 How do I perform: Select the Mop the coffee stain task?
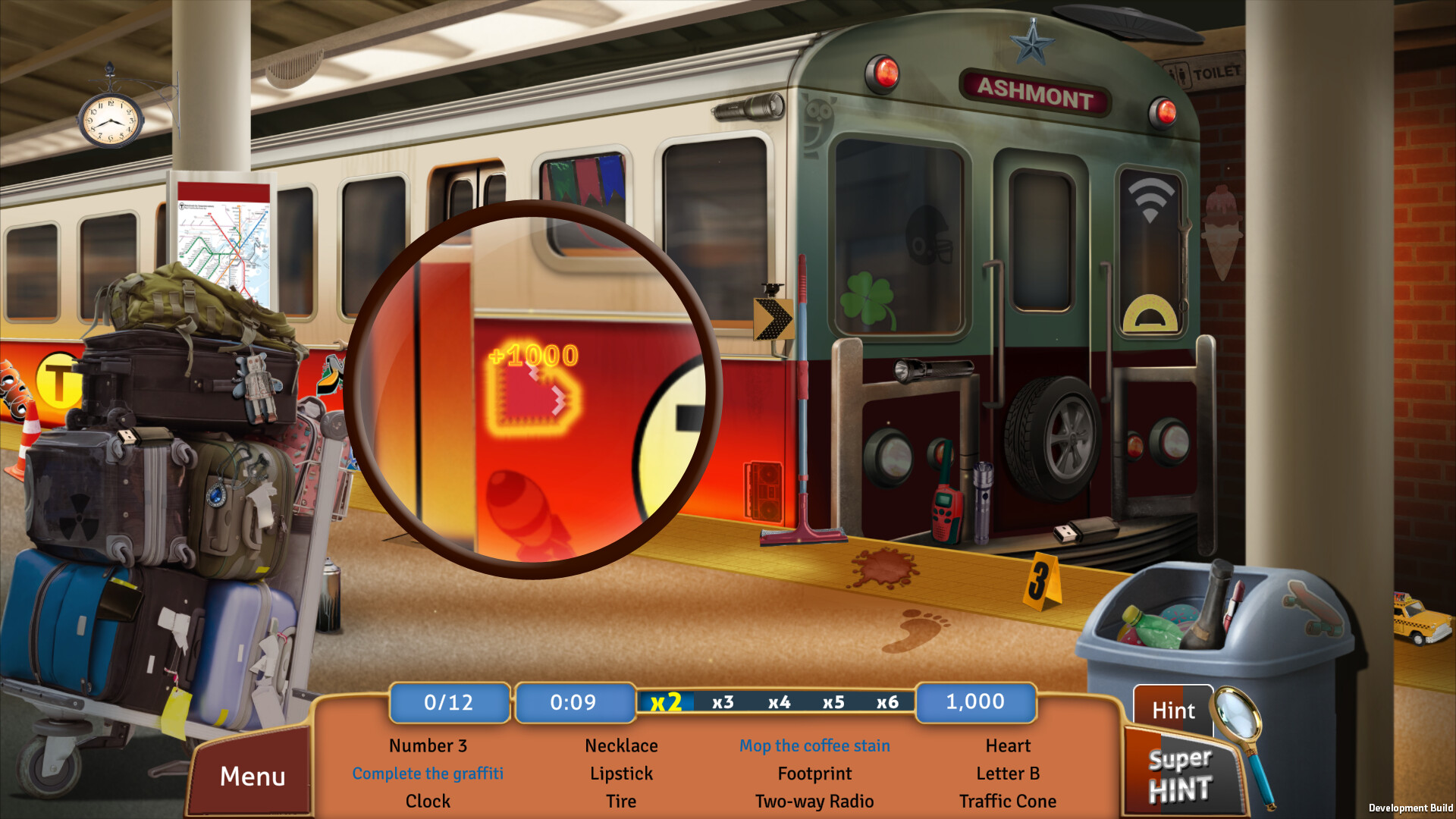coord(814,745)
